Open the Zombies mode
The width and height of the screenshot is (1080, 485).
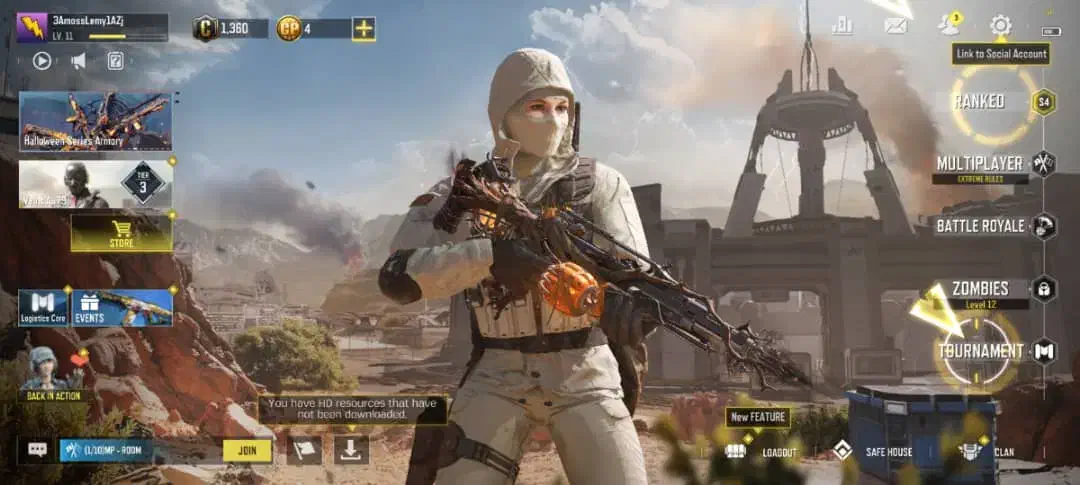pyautogui.click(x=981, y=288)
